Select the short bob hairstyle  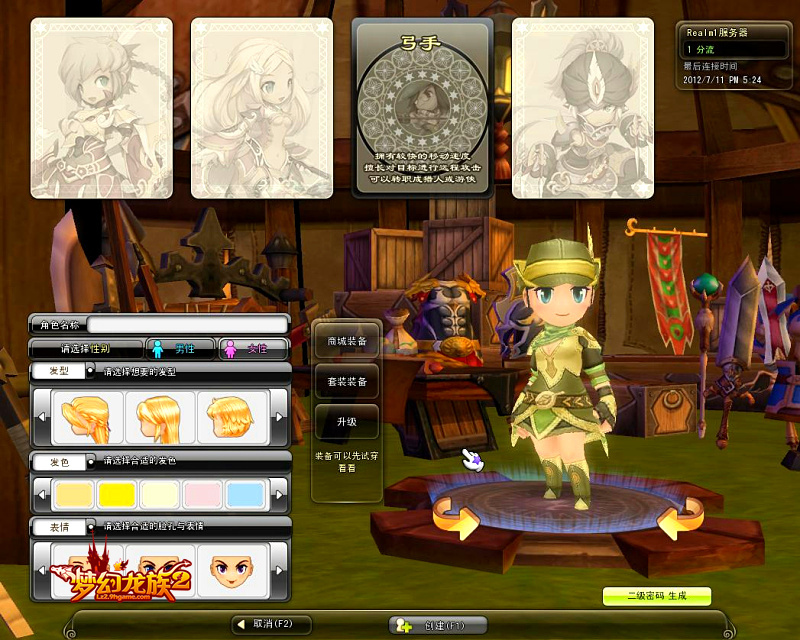click(x=232, y=417)
